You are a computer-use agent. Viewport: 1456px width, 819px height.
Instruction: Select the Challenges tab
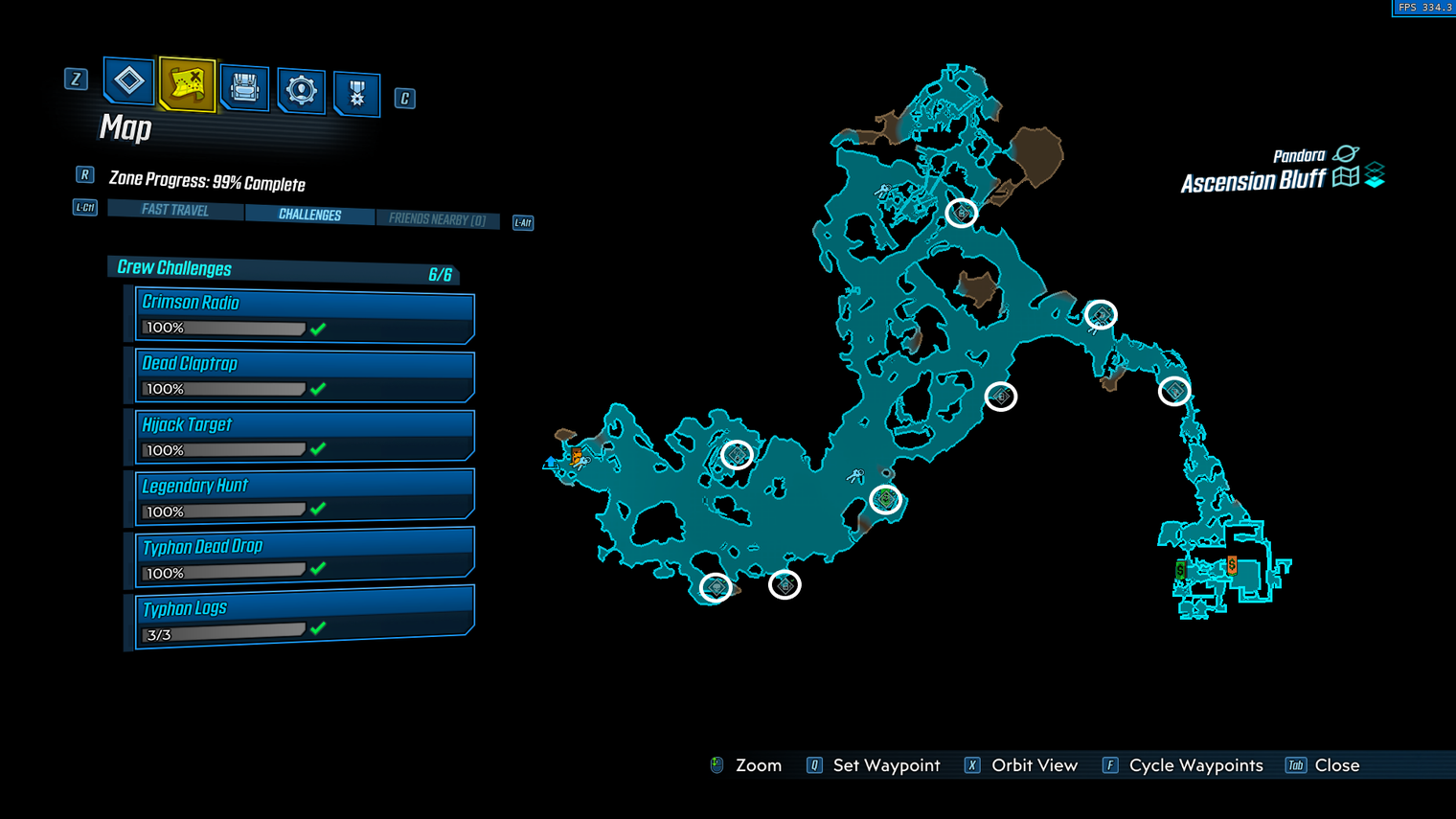[309, 215]
